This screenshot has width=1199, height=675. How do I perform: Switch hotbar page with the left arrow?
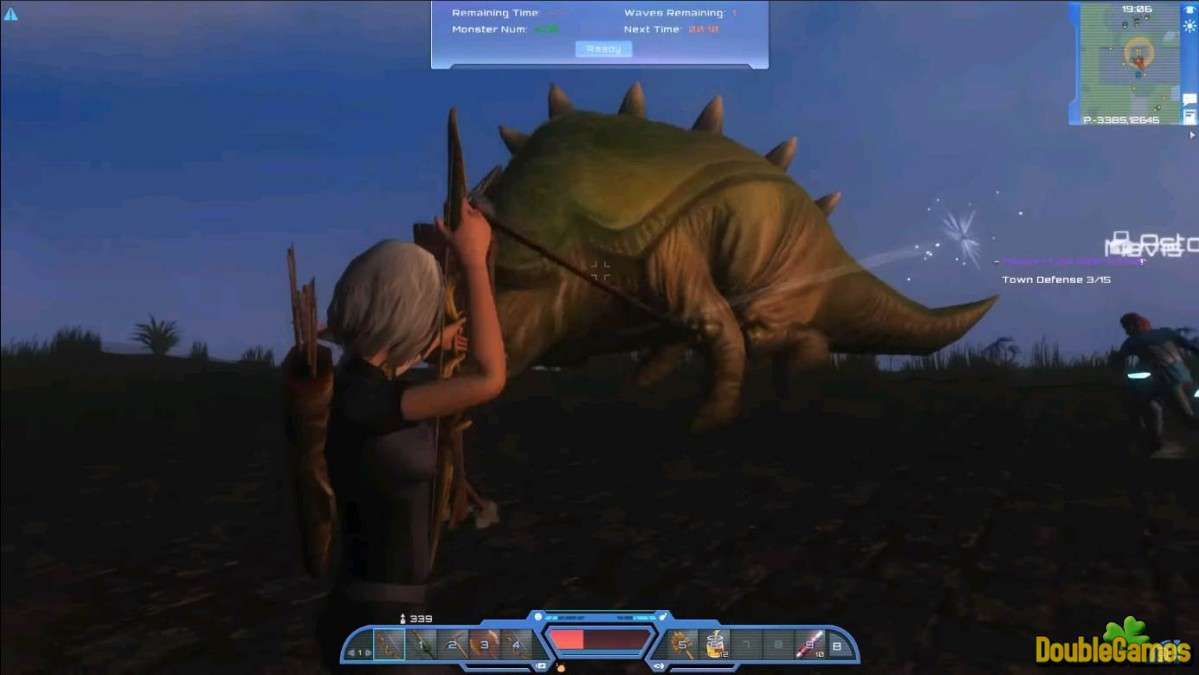point(350,653)
